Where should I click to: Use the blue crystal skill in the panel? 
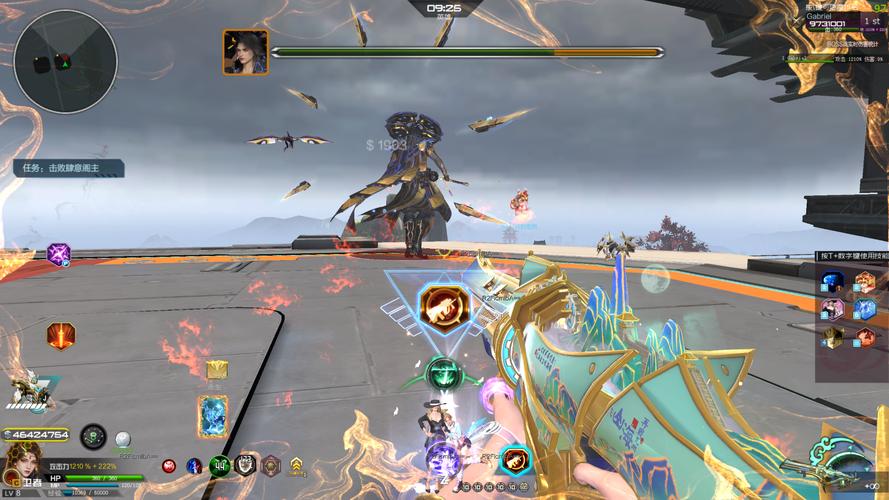(x=834, y=282)
